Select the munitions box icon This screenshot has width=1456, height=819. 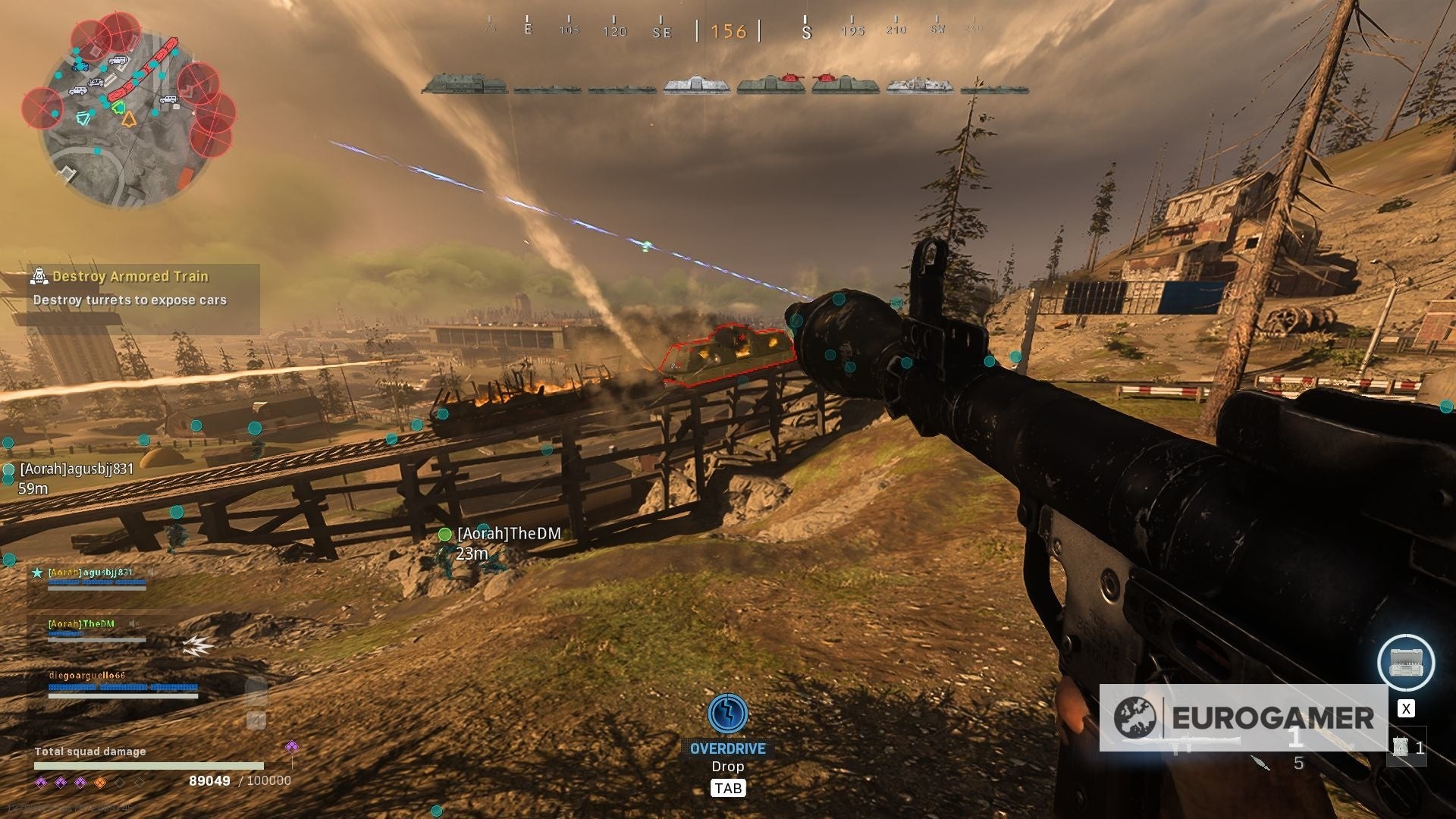point(1405,663)
